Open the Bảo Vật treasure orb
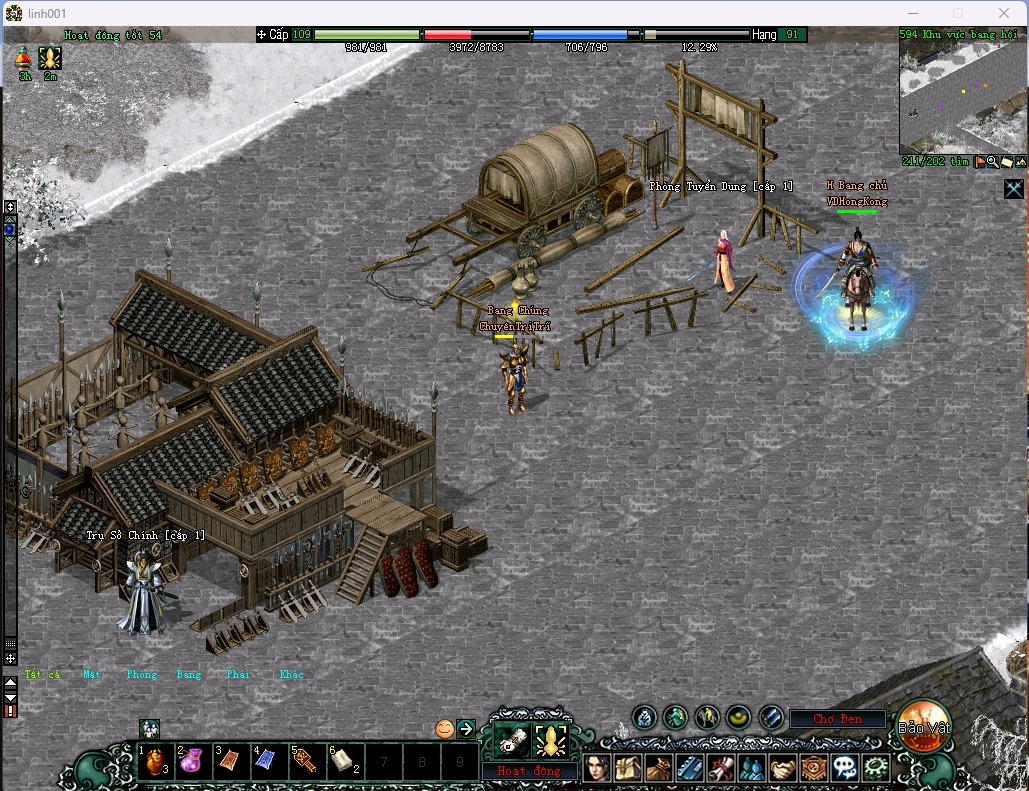This screenshot has width=1029, height=791. 923,725
